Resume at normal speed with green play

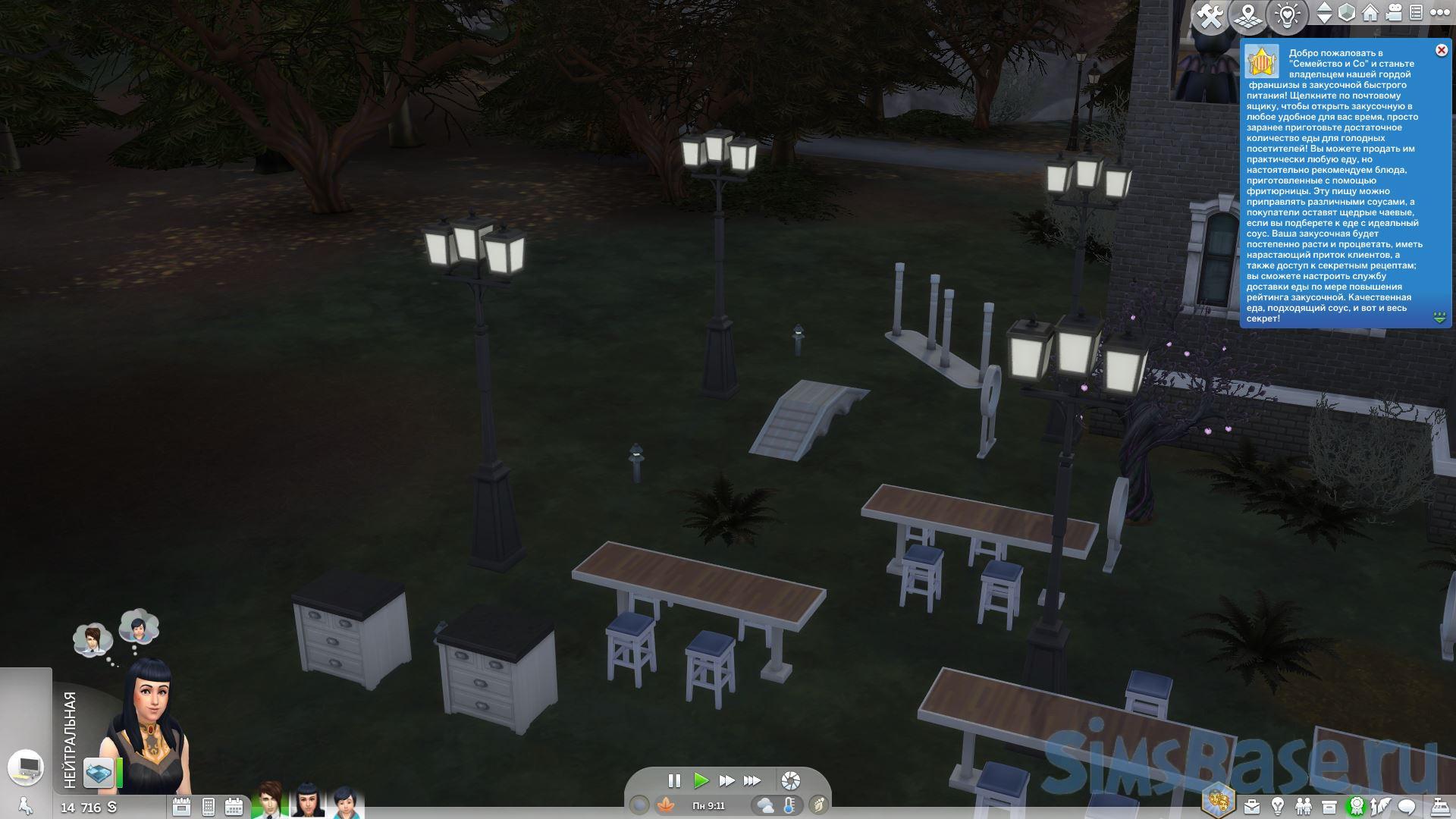point(701,780)
